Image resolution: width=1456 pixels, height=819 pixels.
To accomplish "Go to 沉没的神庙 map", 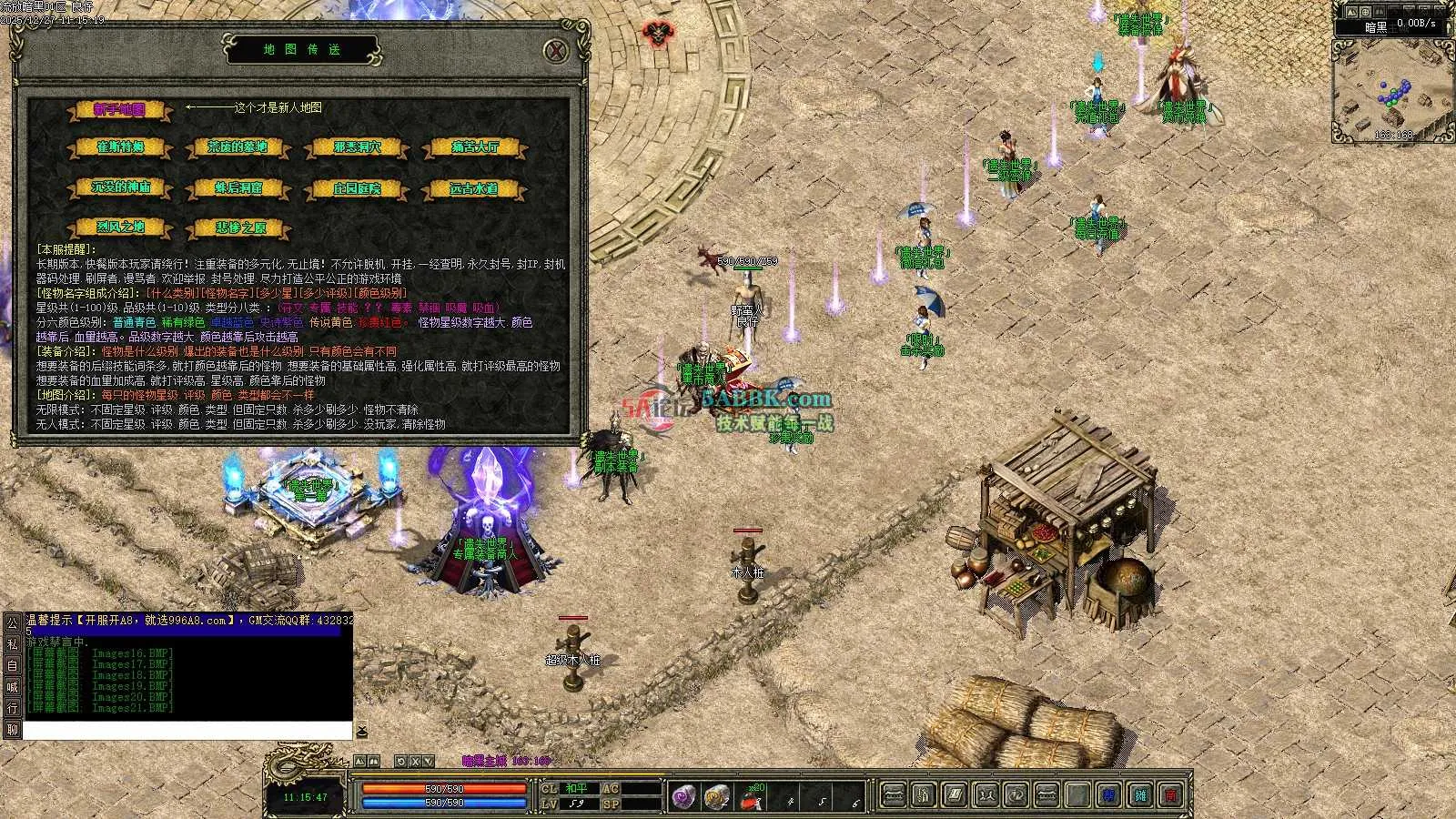I will pos(120,188).
